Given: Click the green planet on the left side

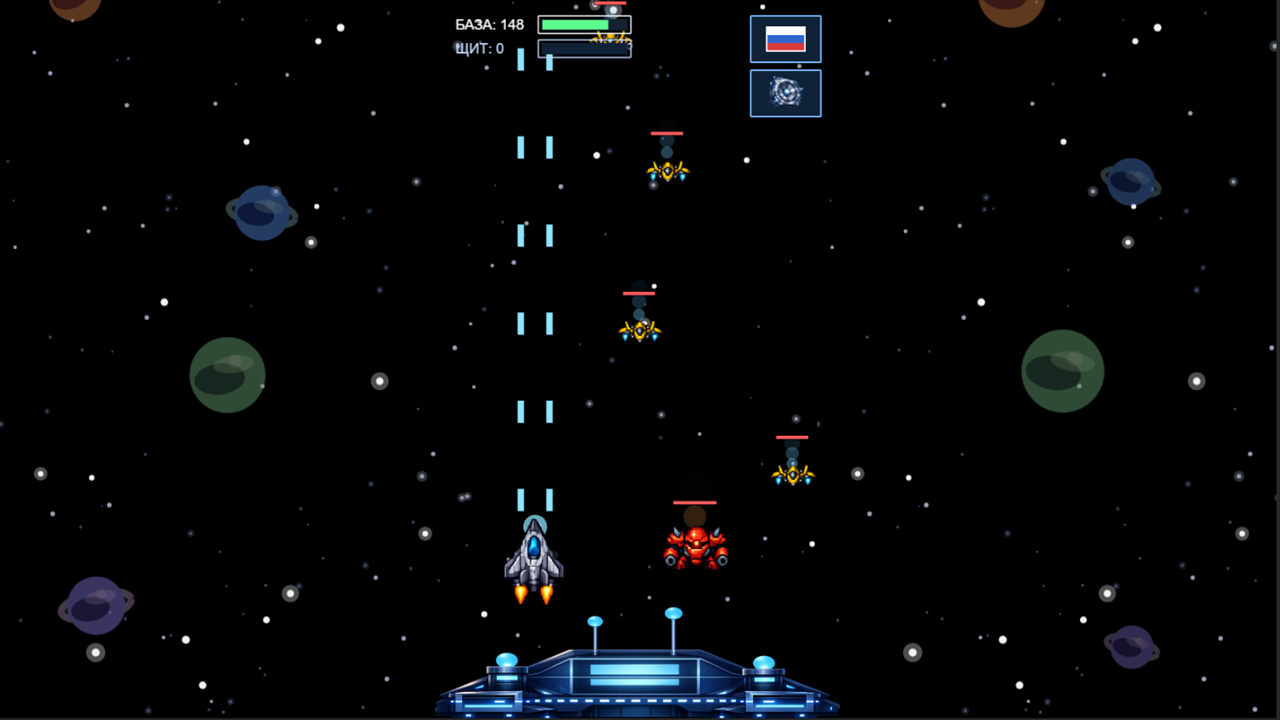Looking at the screenshot, I should pos(227,375).
